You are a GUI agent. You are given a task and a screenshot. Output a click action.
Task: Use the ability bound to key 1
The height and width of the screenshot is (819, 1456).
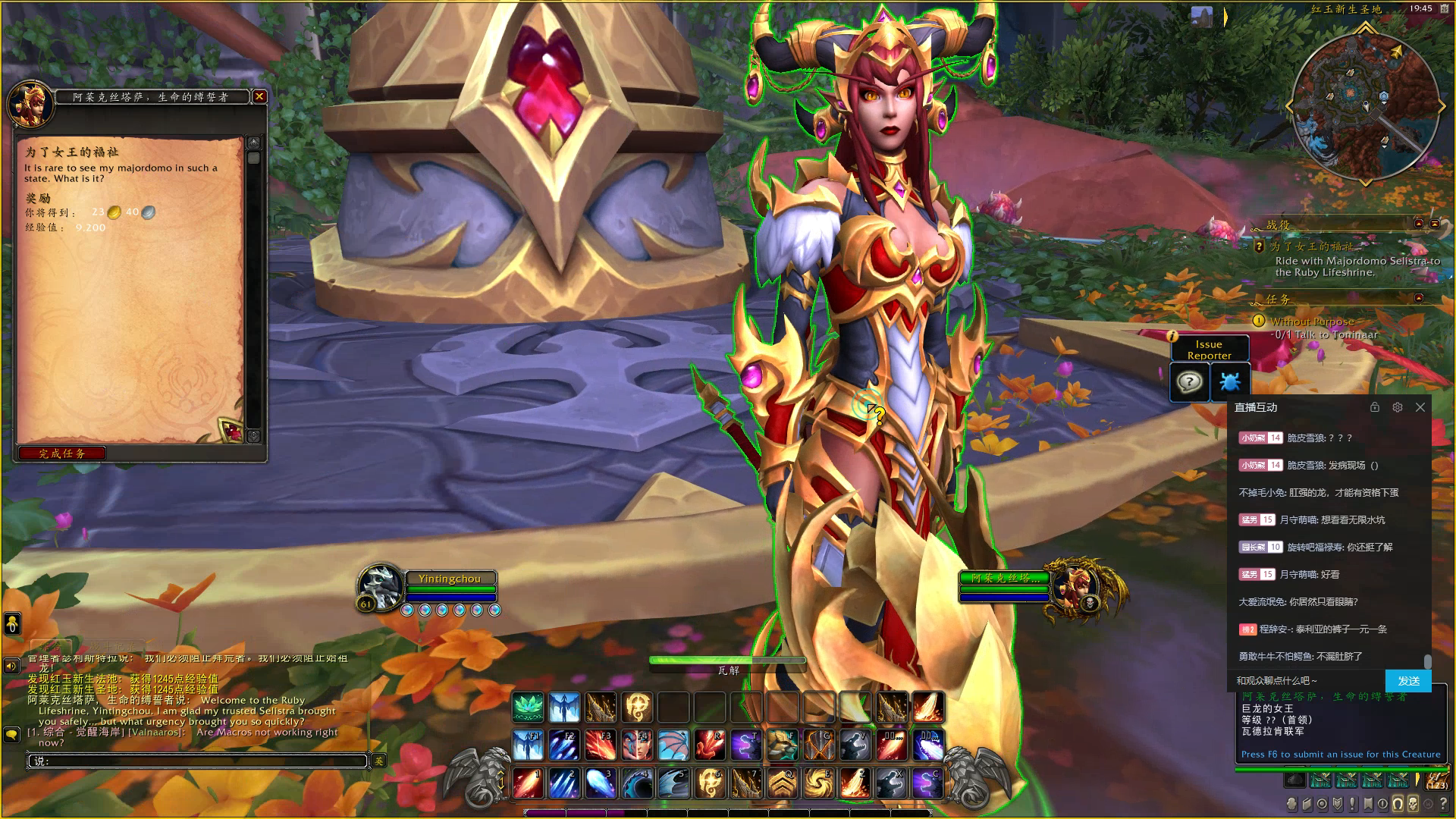coord(528,783)
